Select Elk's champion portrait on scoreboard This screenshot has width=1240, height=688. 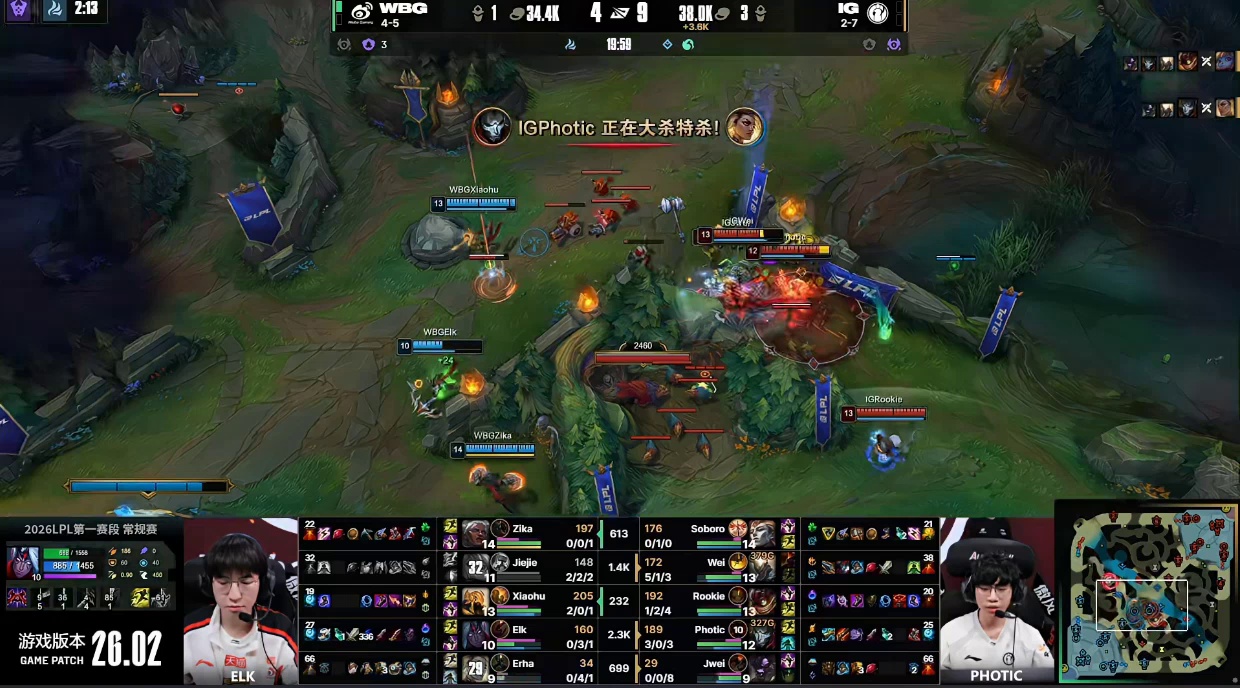[x=475, y=635]
